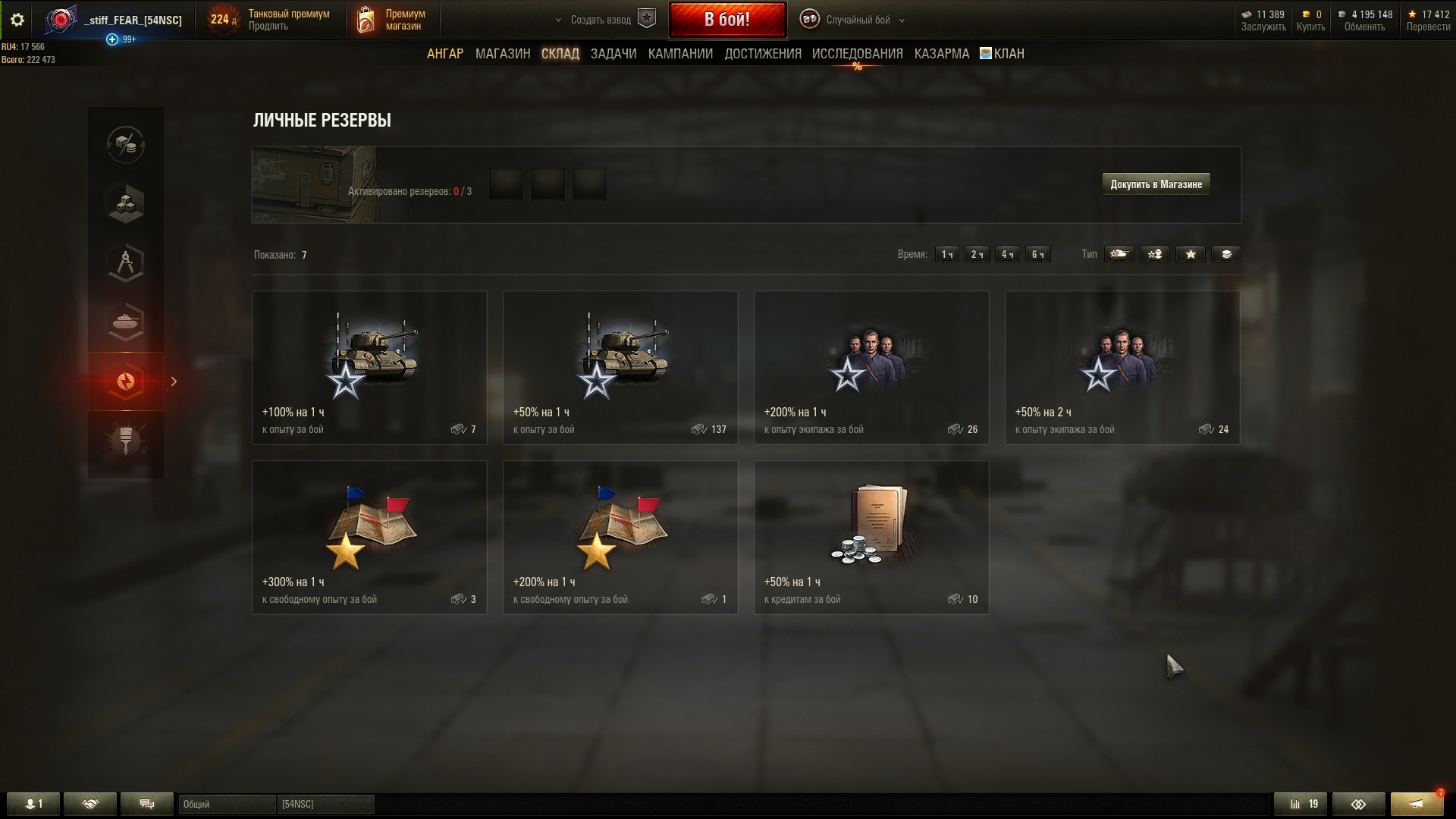Toggle the credits coin type filter
This screenshot has width=1456, height=819.
[1225, 255]
